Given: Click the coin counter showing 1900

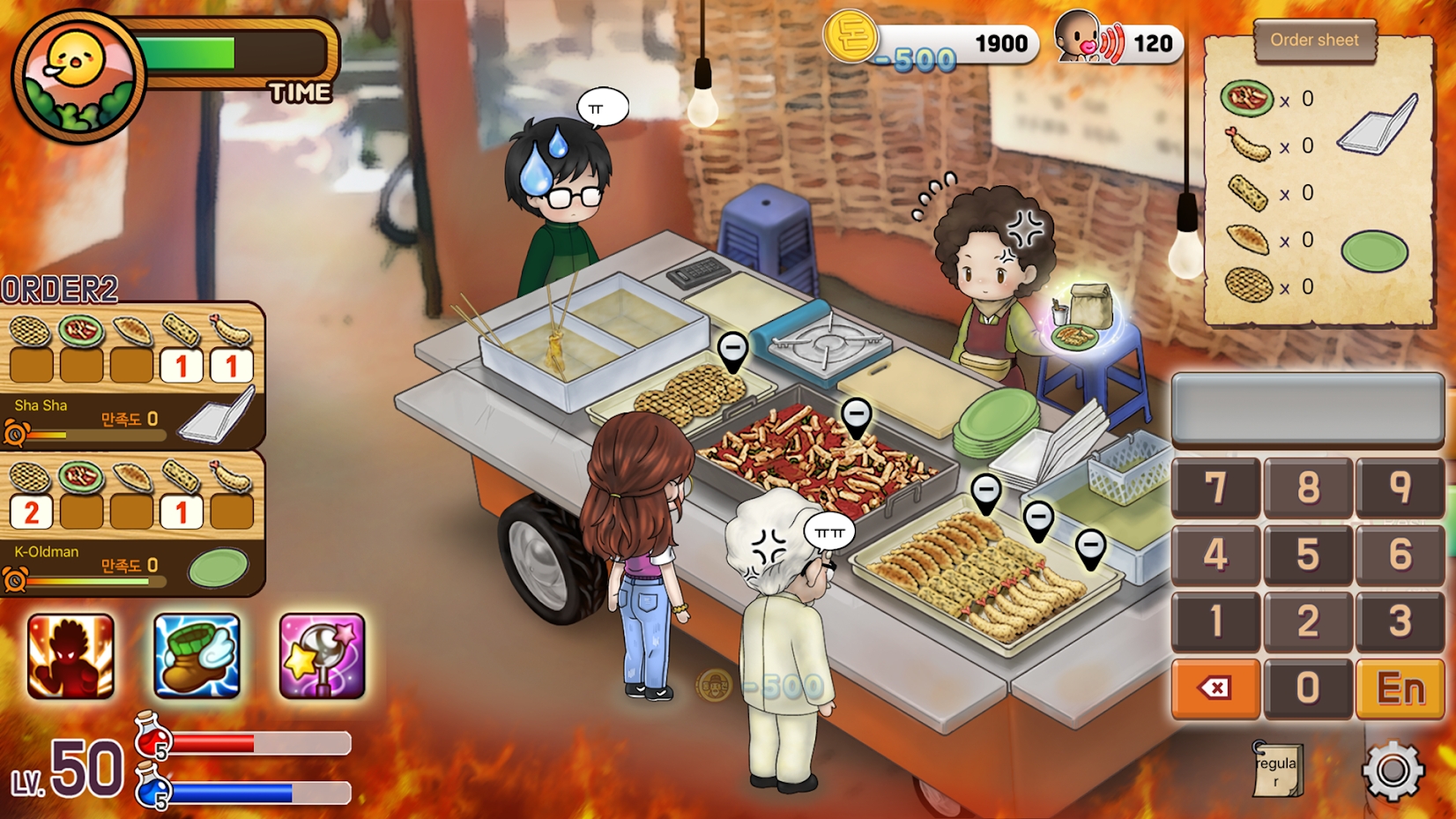Looking at the screenshot, I should (x=961, y=41).
